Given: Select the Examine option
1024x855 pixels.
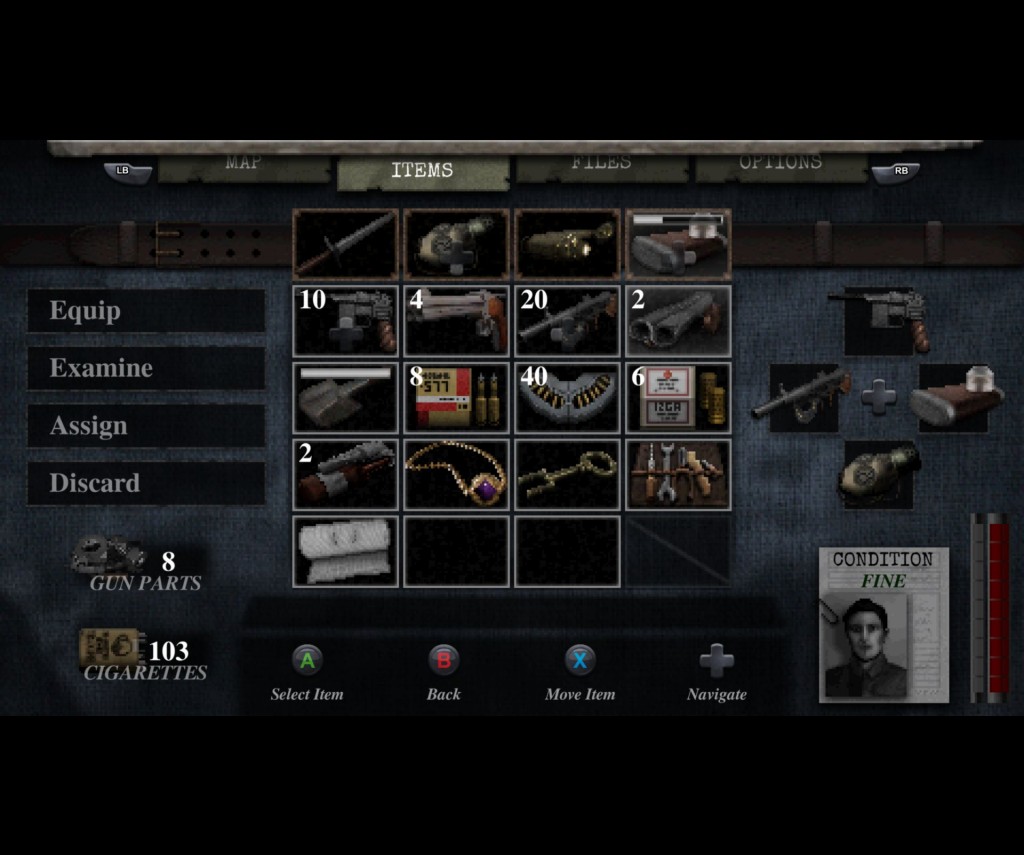Looking at the screenshot, I should tap(146, 368).
